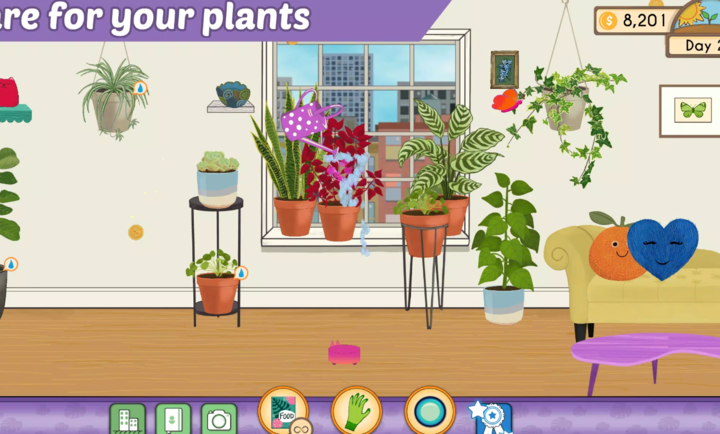This screenshot has height=434, width=720.
Task: Open the Day indicator panel
Action: pos(694,45)
